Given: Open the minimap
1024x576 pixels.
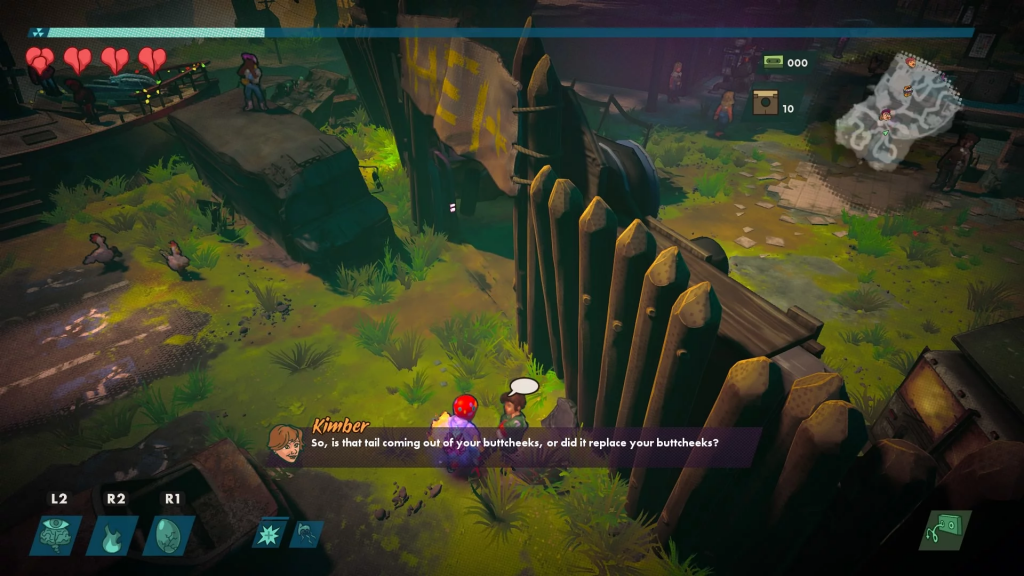Looking at the screenshot, I should [x=895, y=110].
